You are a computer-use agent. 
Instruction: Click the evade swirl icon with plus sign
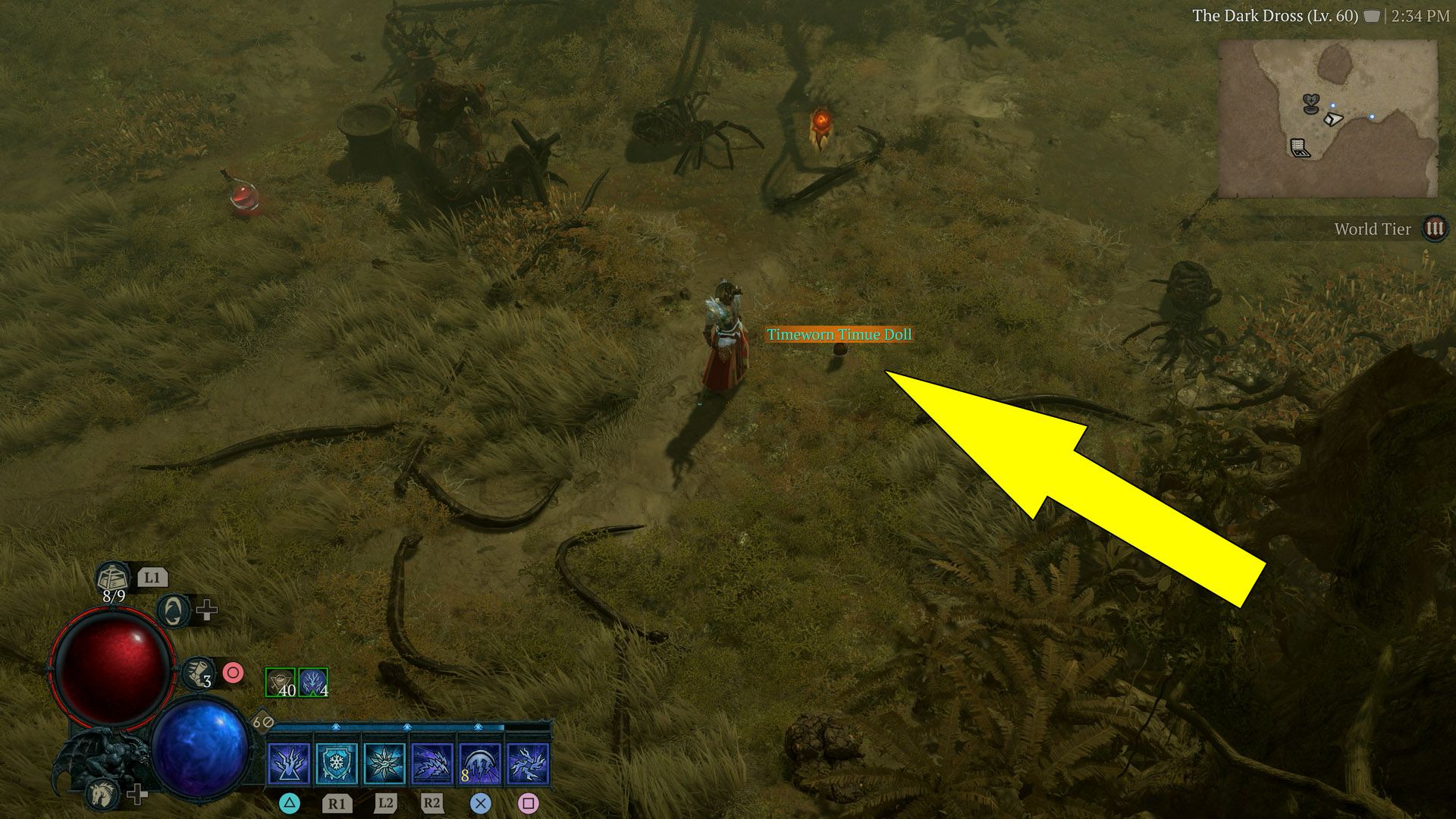[x=173, y=611]
